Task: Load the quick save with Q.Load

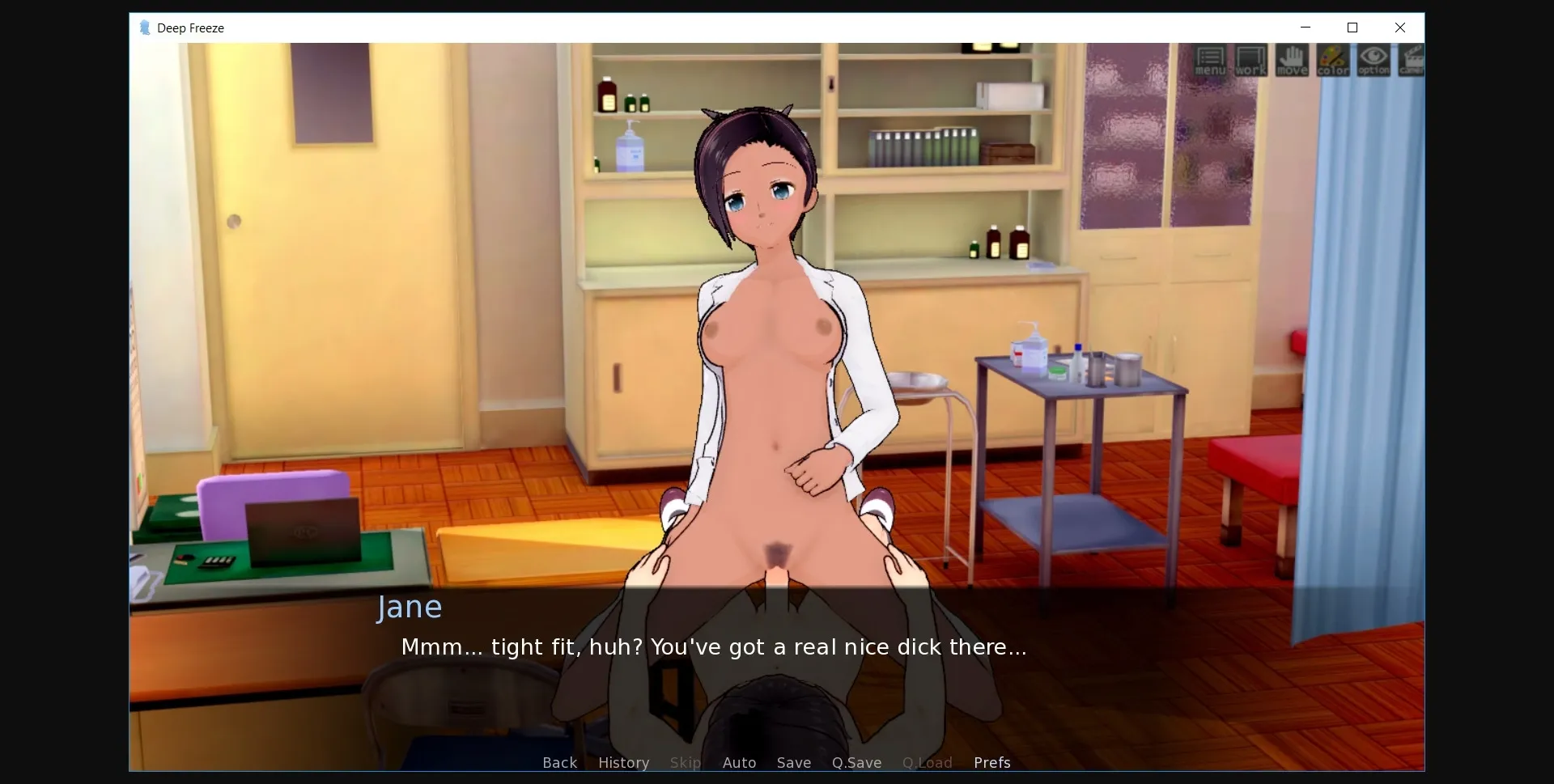Action: click(x=927, y=762)
